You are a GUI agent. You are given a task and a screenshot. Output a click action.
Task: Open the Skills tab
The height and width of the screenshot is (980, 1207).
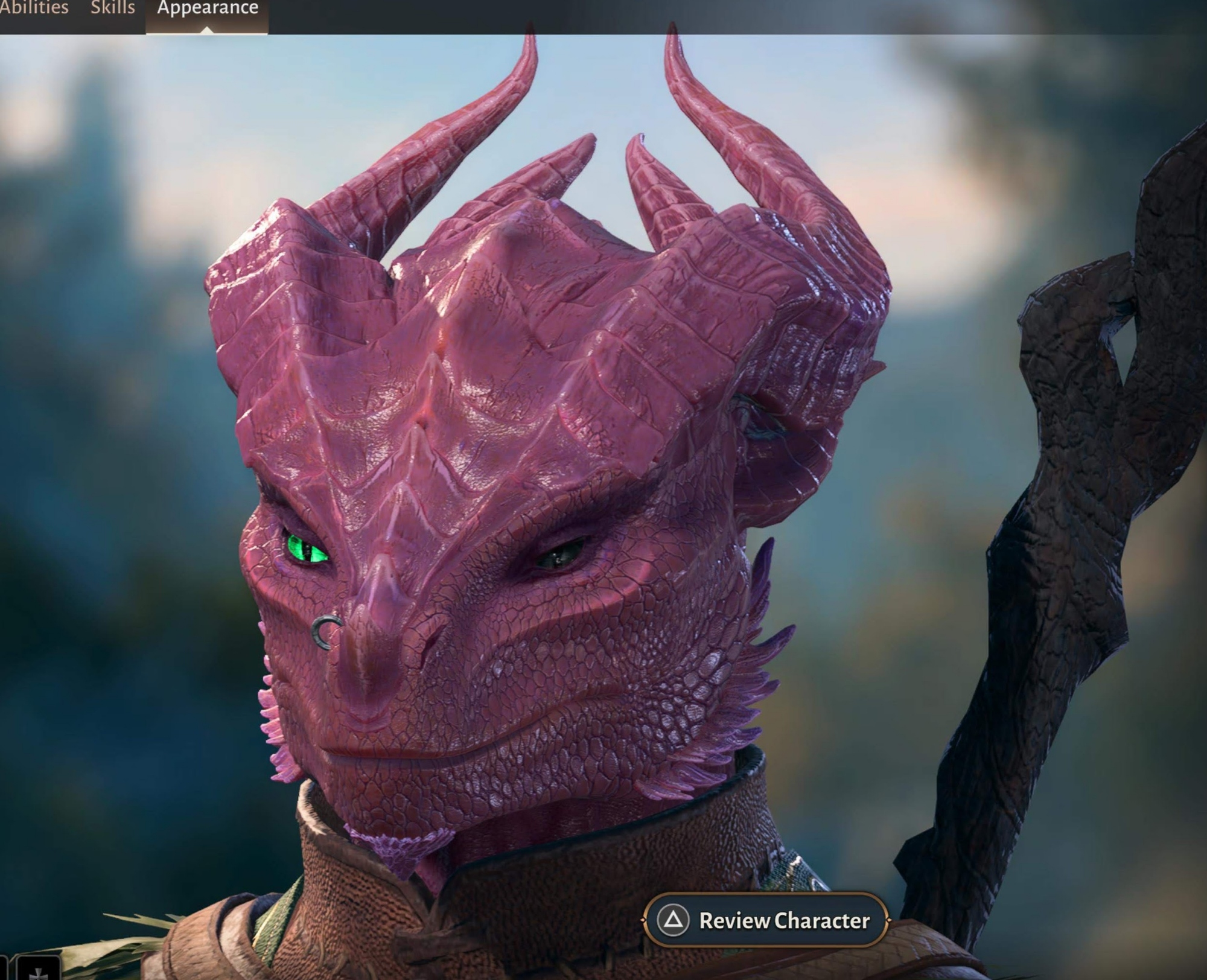113,8
